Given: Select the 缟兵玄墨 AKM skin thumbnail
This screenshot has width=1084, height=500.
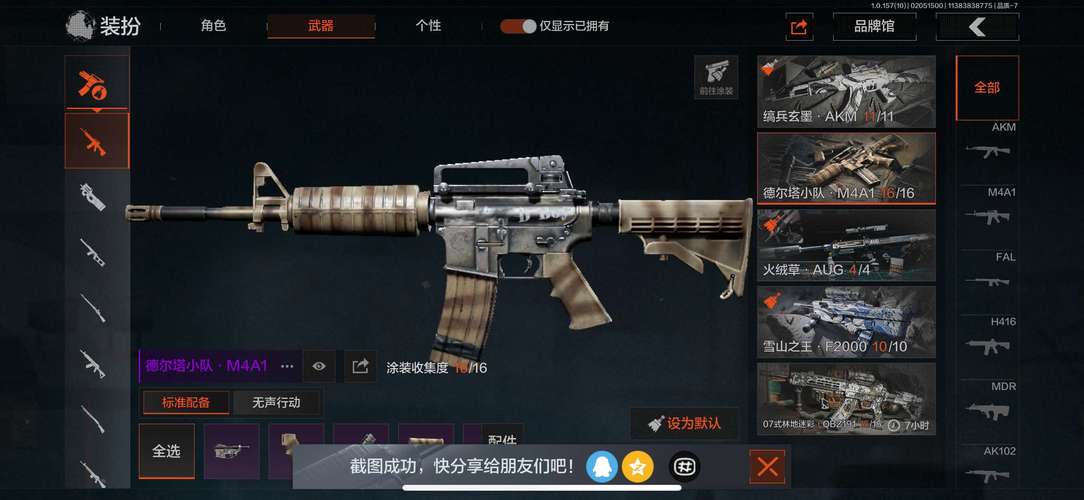Looking at the screenshot, I should pyautogui.click(x=846, y=92).
